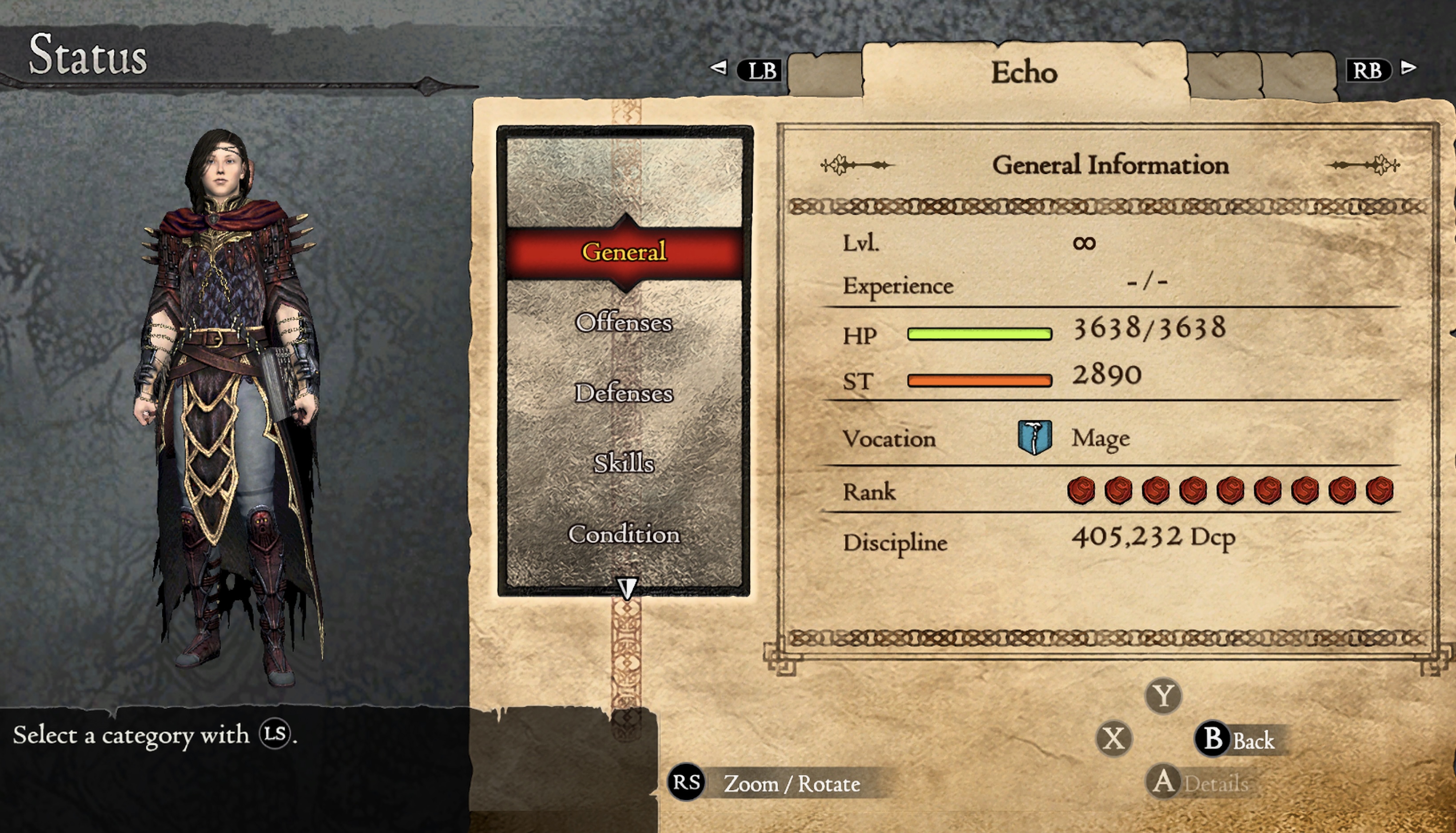The width and height of the screenshot is (1456, 833).
Task: Open the Condition category
Action: tap(624, 534)
